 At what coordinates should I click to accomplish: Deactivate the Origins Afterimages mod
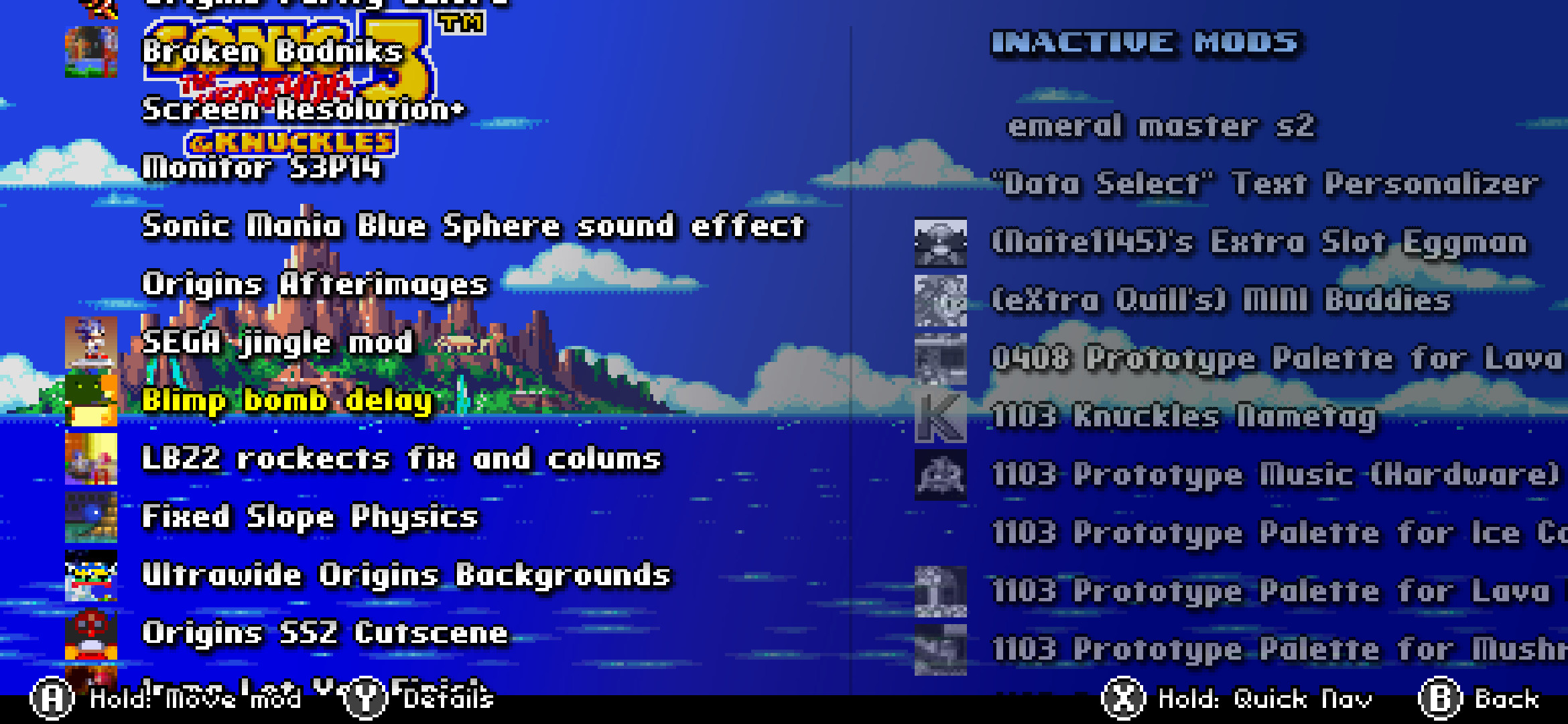[x=315, y=285]
